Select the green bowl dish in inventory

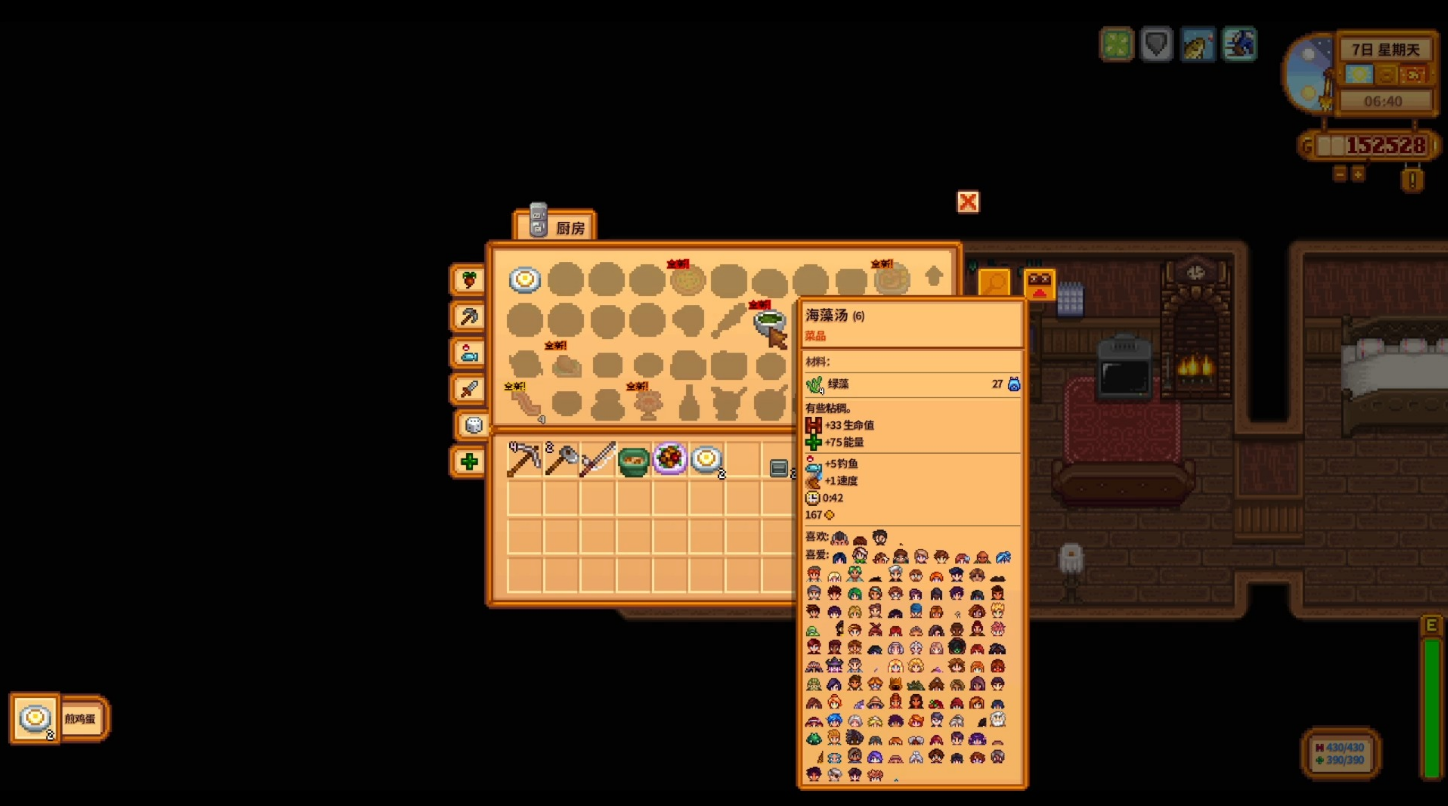click(x=633, y=460)
